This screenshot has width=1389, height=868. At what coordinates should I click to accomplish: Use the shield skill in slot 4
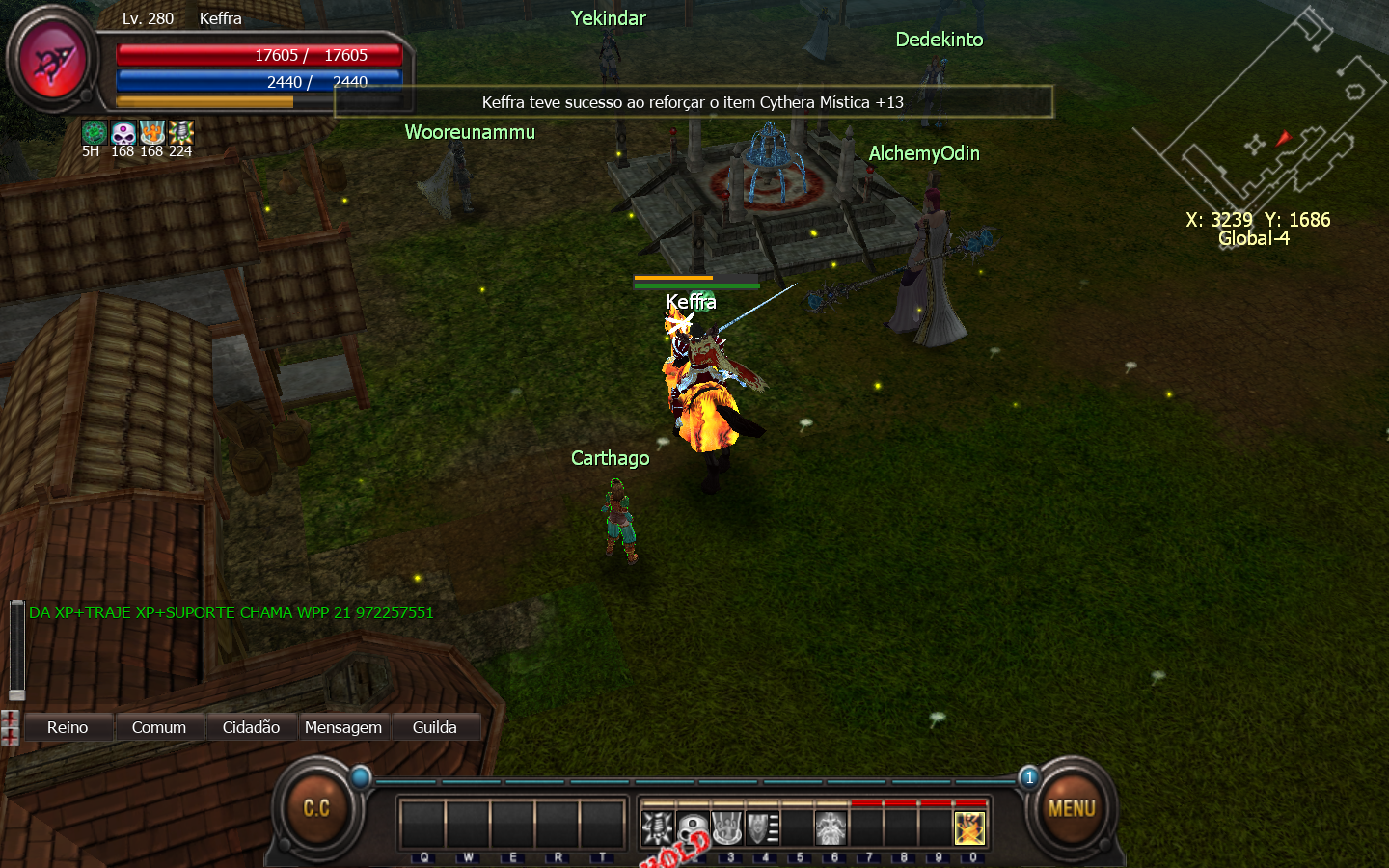[762, 827]
